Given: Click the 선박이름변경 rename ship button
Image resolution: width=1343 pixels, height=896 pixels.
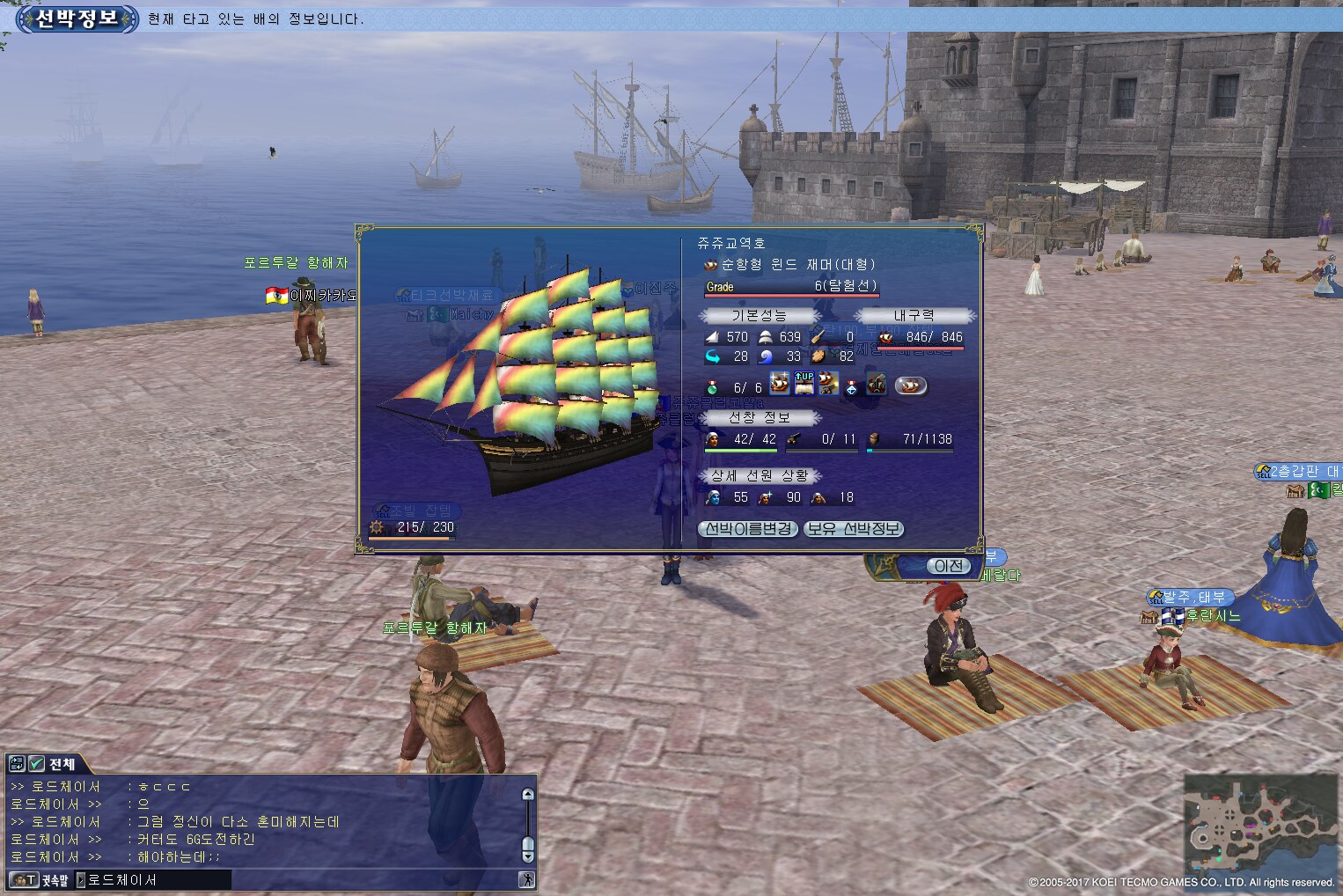Looking at the screenshot, I should click(748, 529).
